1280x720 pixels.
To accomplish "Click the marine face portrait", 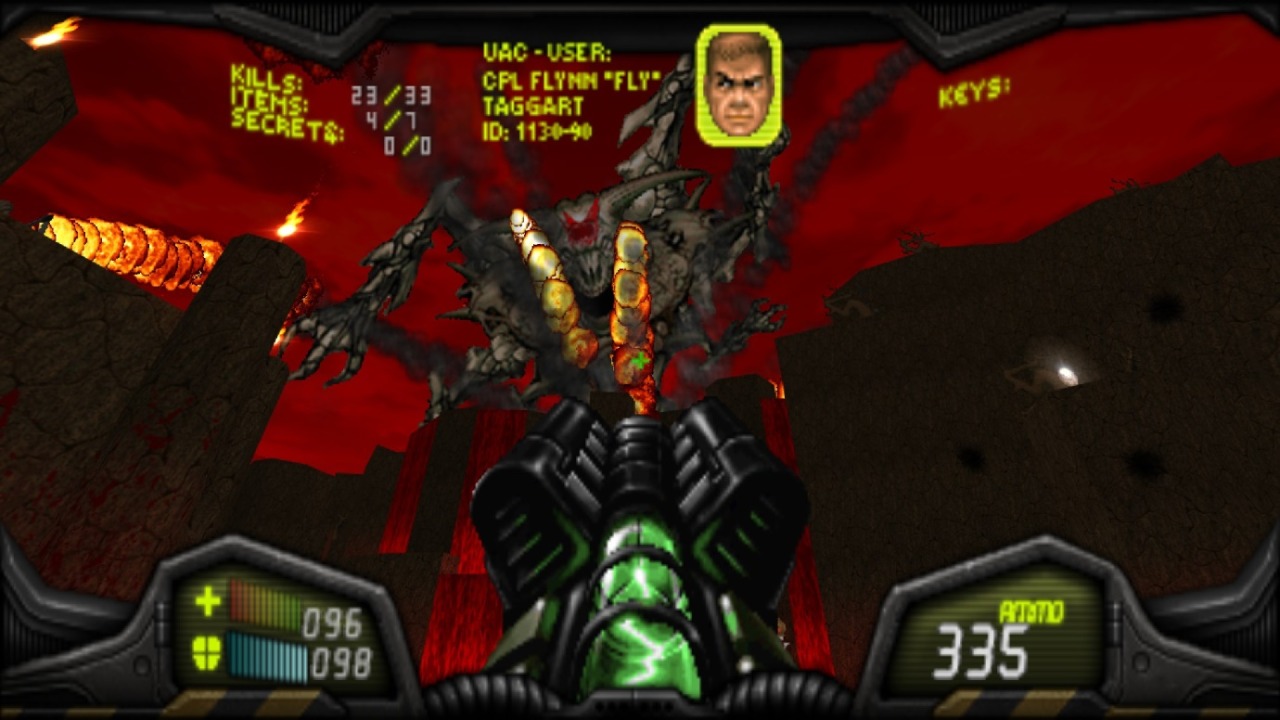I will pos(739,85).
